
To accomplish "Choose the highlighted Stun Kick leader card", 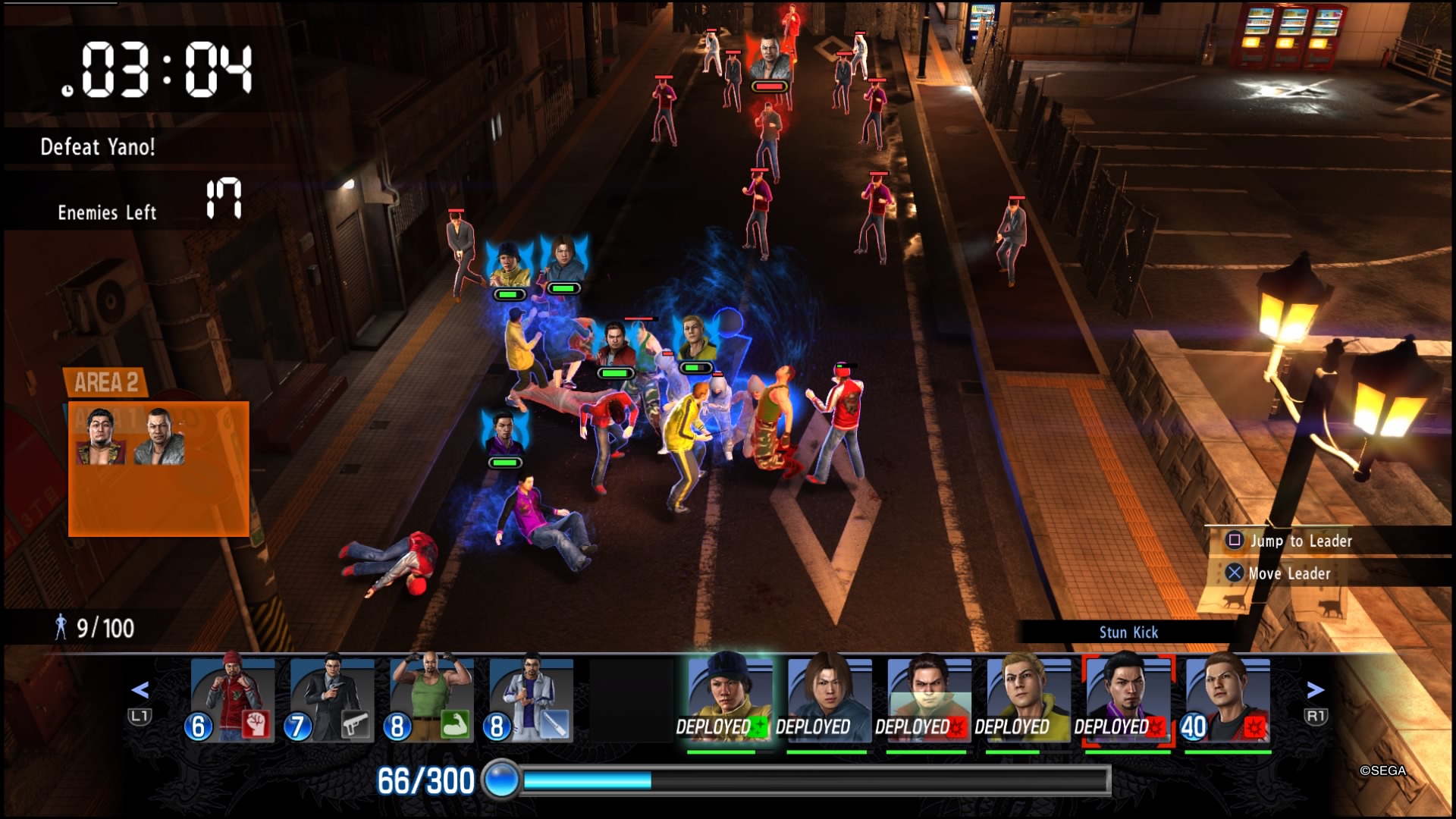I will point(1128,698).
